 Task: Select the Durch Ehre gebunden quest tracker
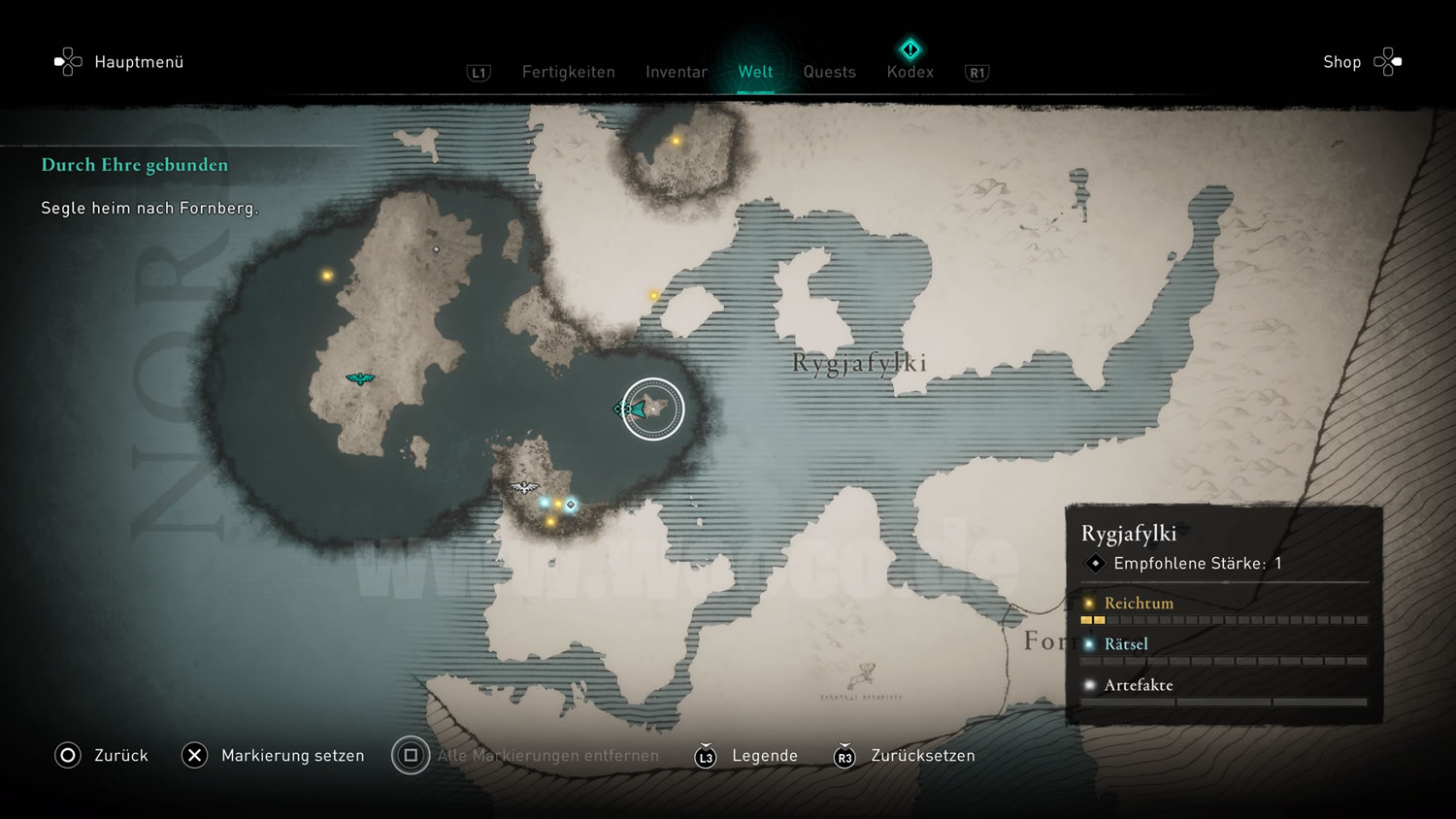[135, 165]
